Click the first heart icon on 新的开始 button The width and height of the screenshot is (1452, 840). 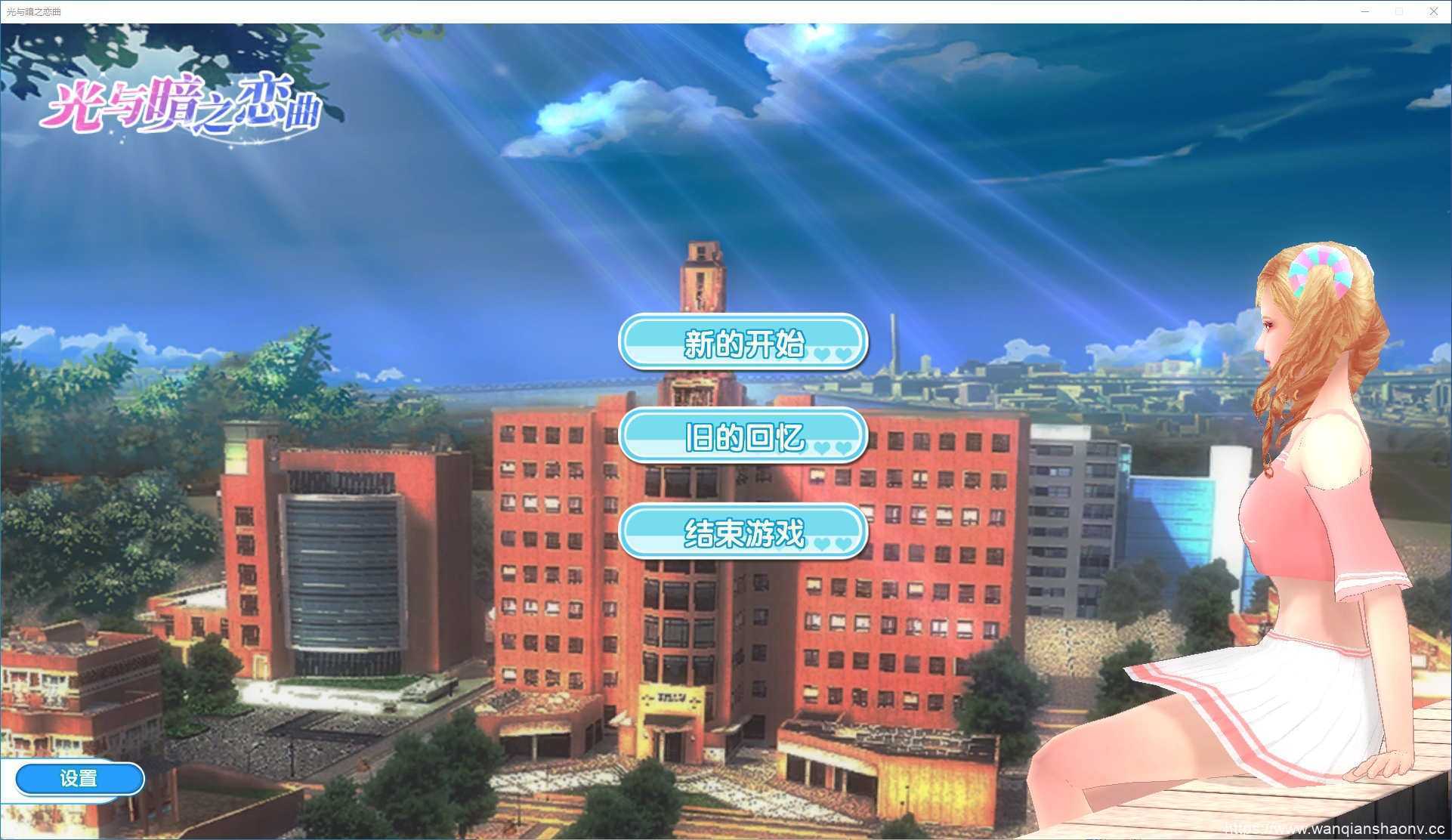(x=822, y=351)
